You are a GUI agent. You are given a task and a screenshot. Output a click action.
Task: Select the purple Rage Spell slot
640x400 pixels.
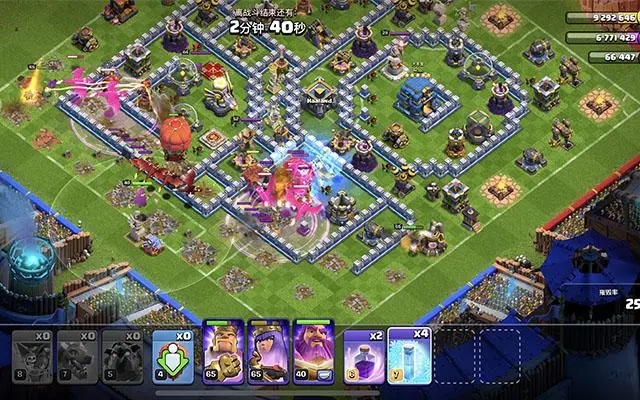coord(363,354)
